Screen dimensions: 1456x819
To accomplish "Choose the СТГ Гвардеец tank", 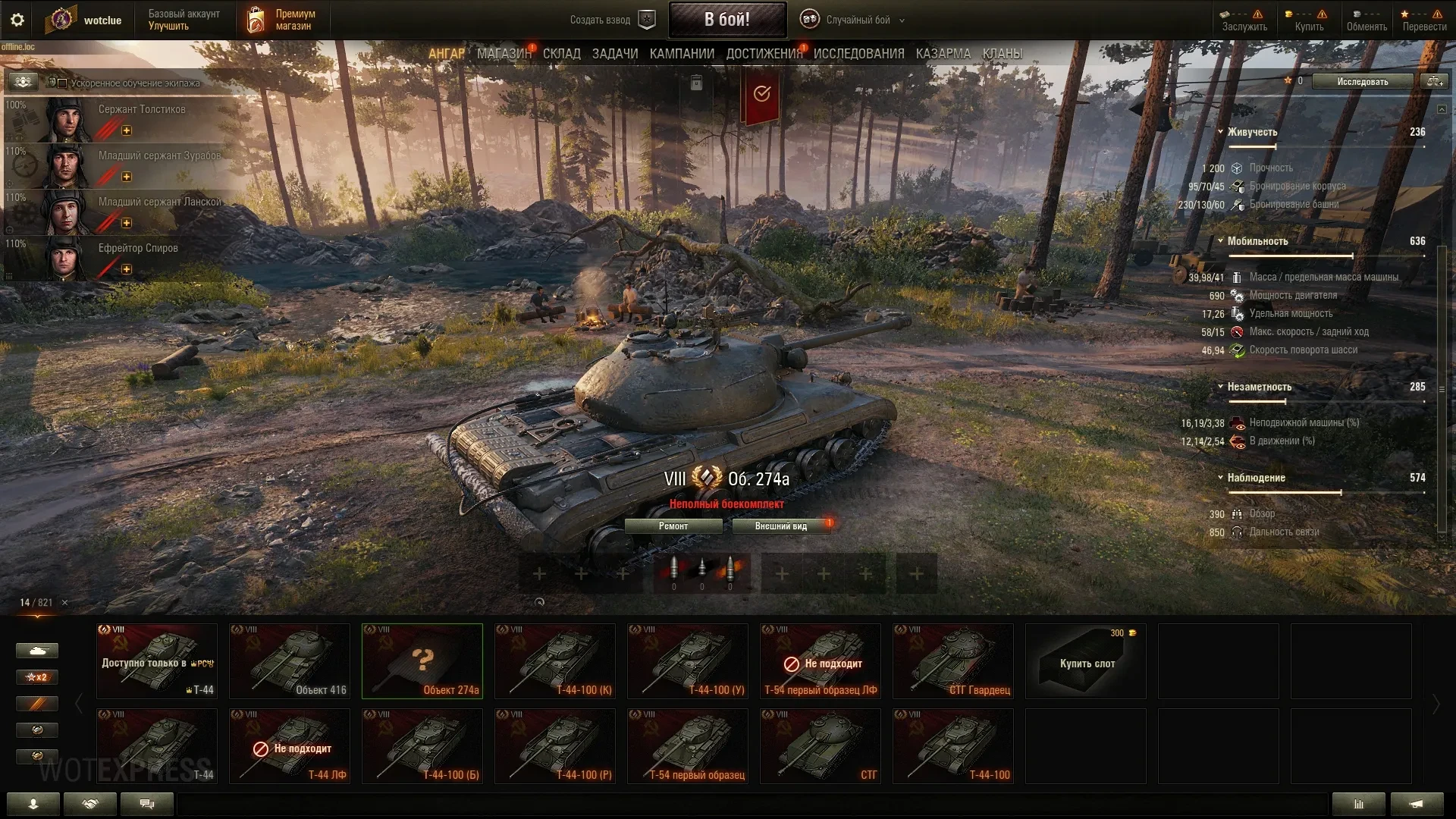I will [953, 661].
